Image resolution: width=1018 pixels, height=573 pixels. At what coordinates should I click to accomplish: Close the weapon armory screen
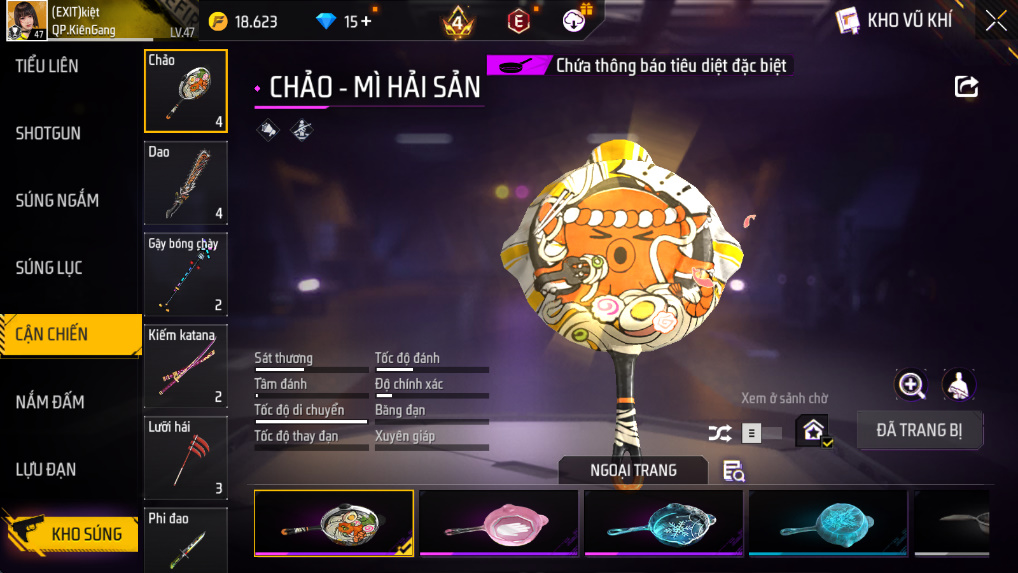coord(996,21)
